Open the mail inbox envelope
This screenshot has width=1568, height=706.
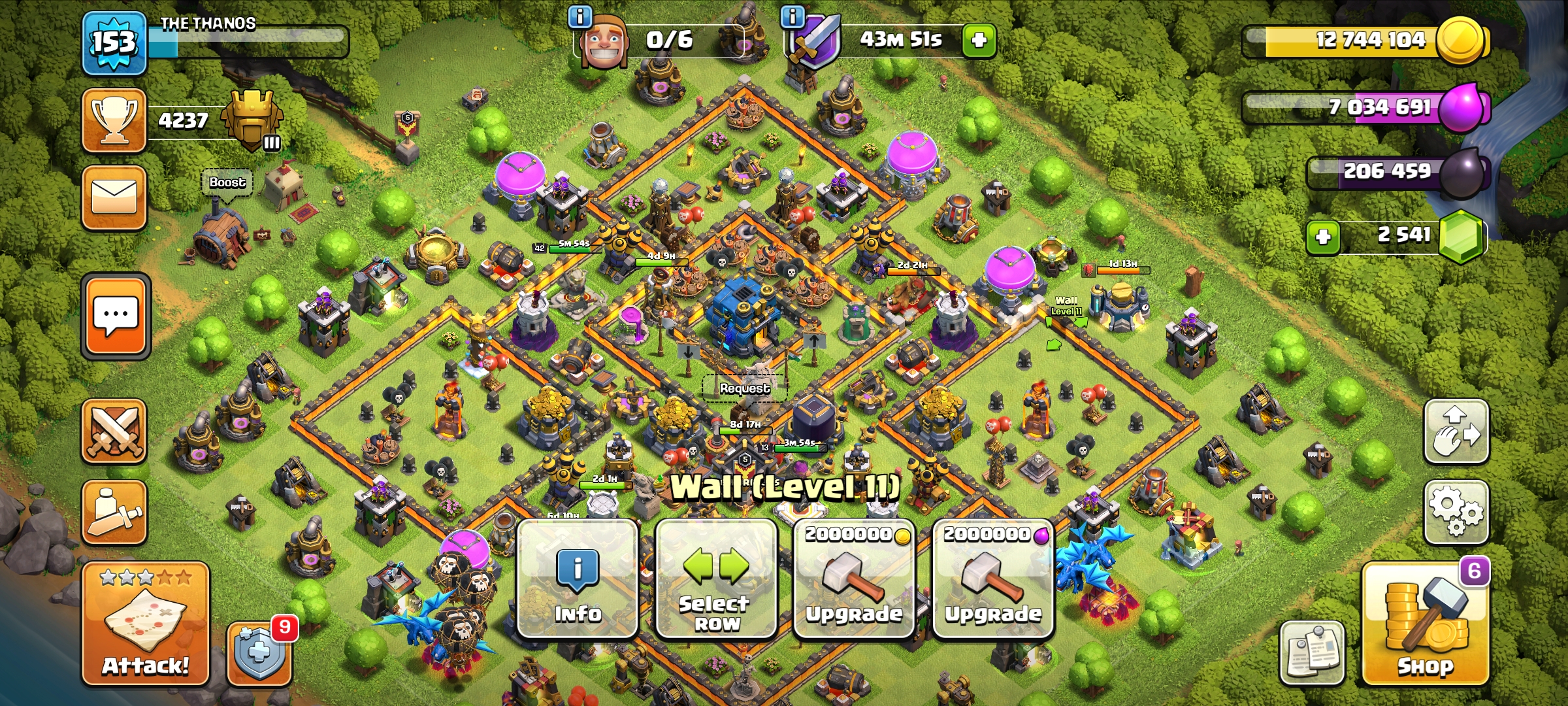pyautogui.click(x=114, y=197)
